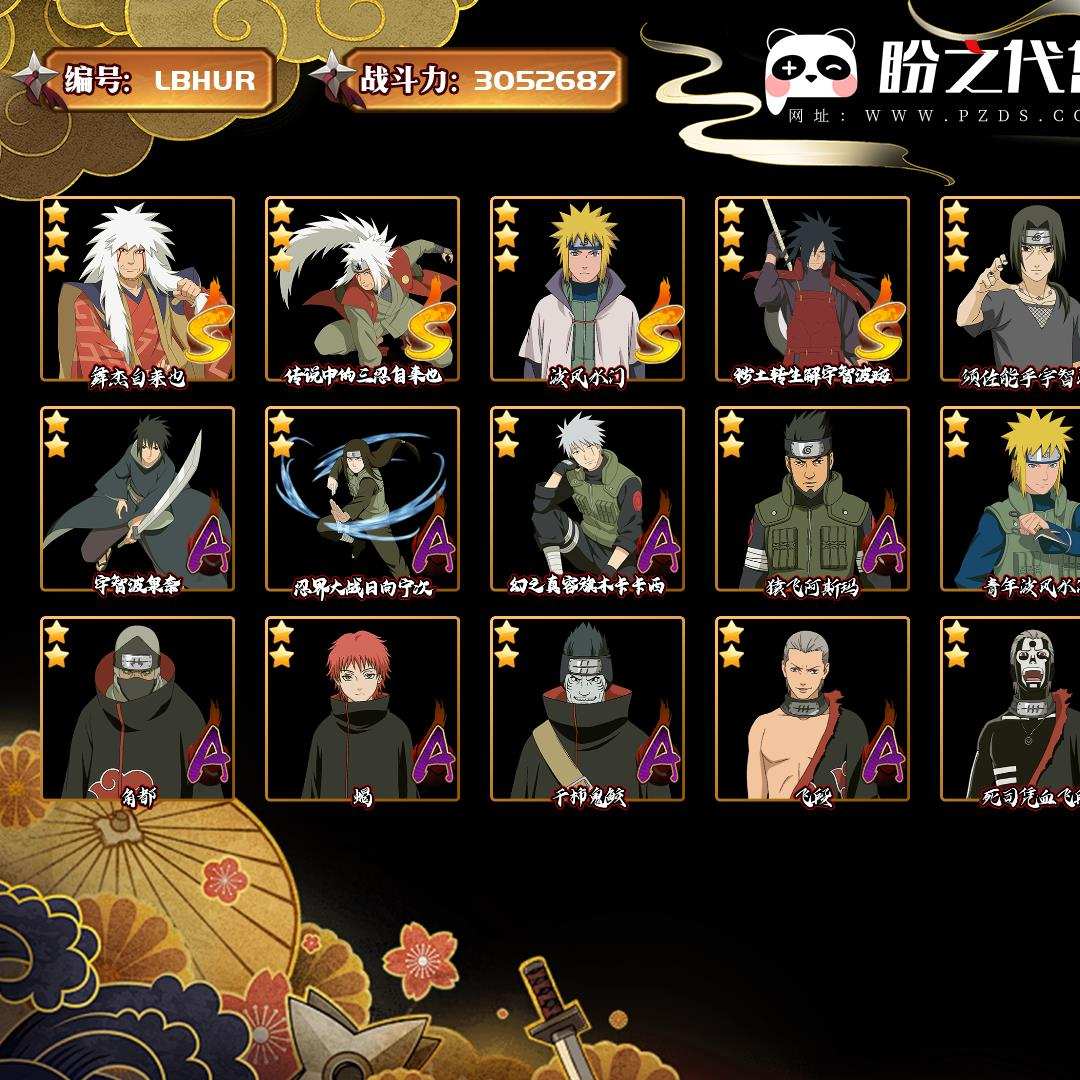Select the shirtless Hidan card
The image size is (1080, 1080).
(x=812, y=709)
